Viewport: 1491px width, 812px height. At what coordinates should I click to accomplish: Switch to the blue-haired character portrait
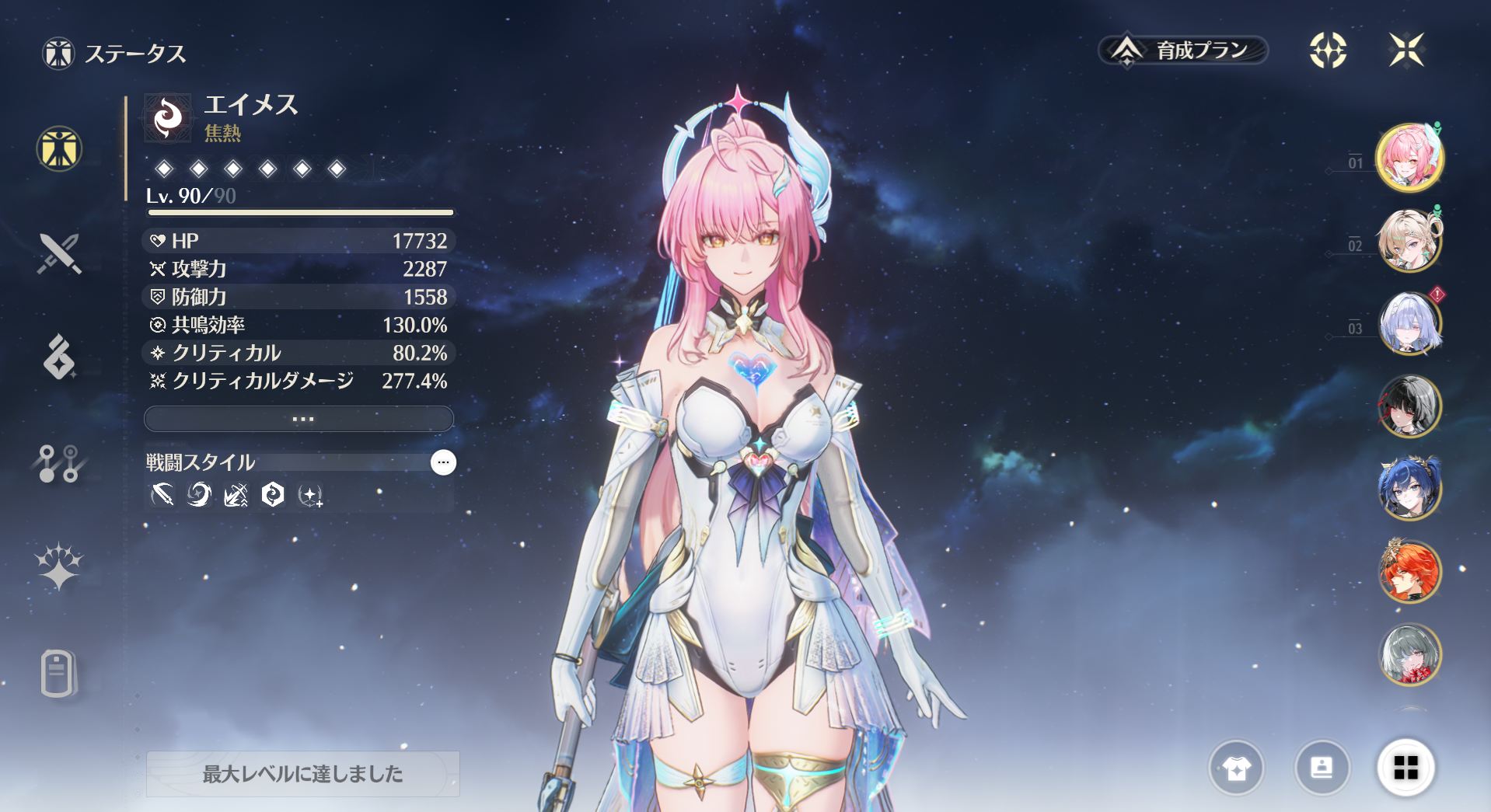1409,489
